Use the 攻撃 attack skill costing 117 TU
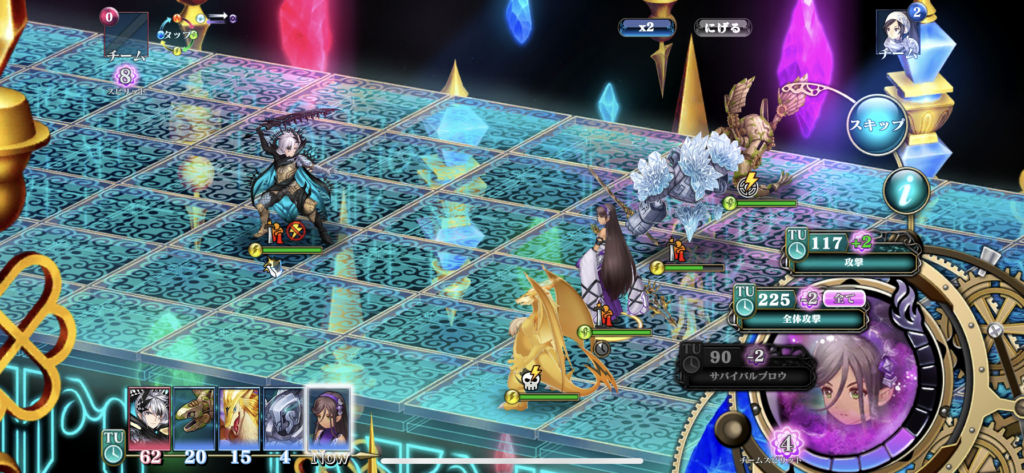Image resolution: width=1024 pixels, height=473 pixels. click(x=855, y=253)
